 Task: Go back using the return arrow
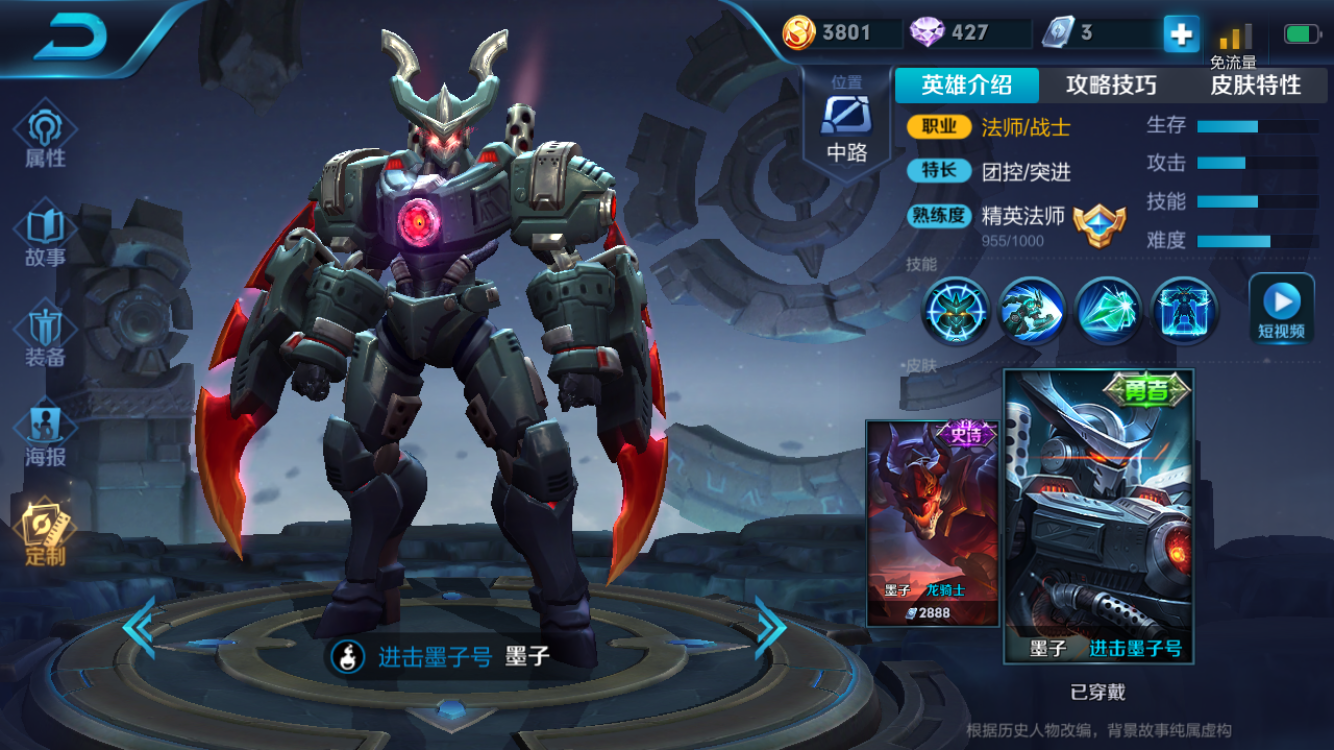(72, 37)
